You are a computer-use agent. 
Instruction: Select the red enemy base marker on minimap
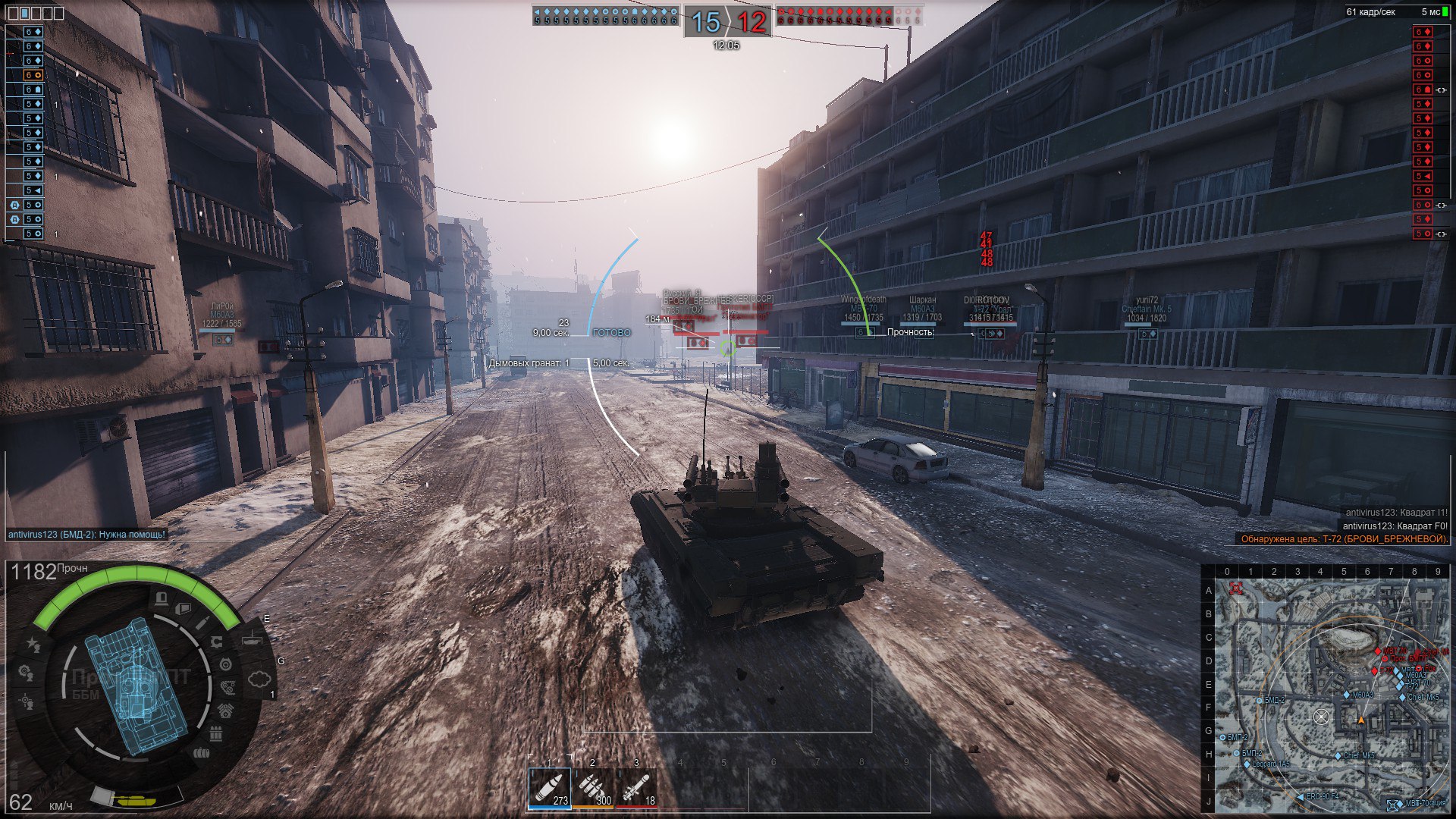click(x=1236, y=588)
